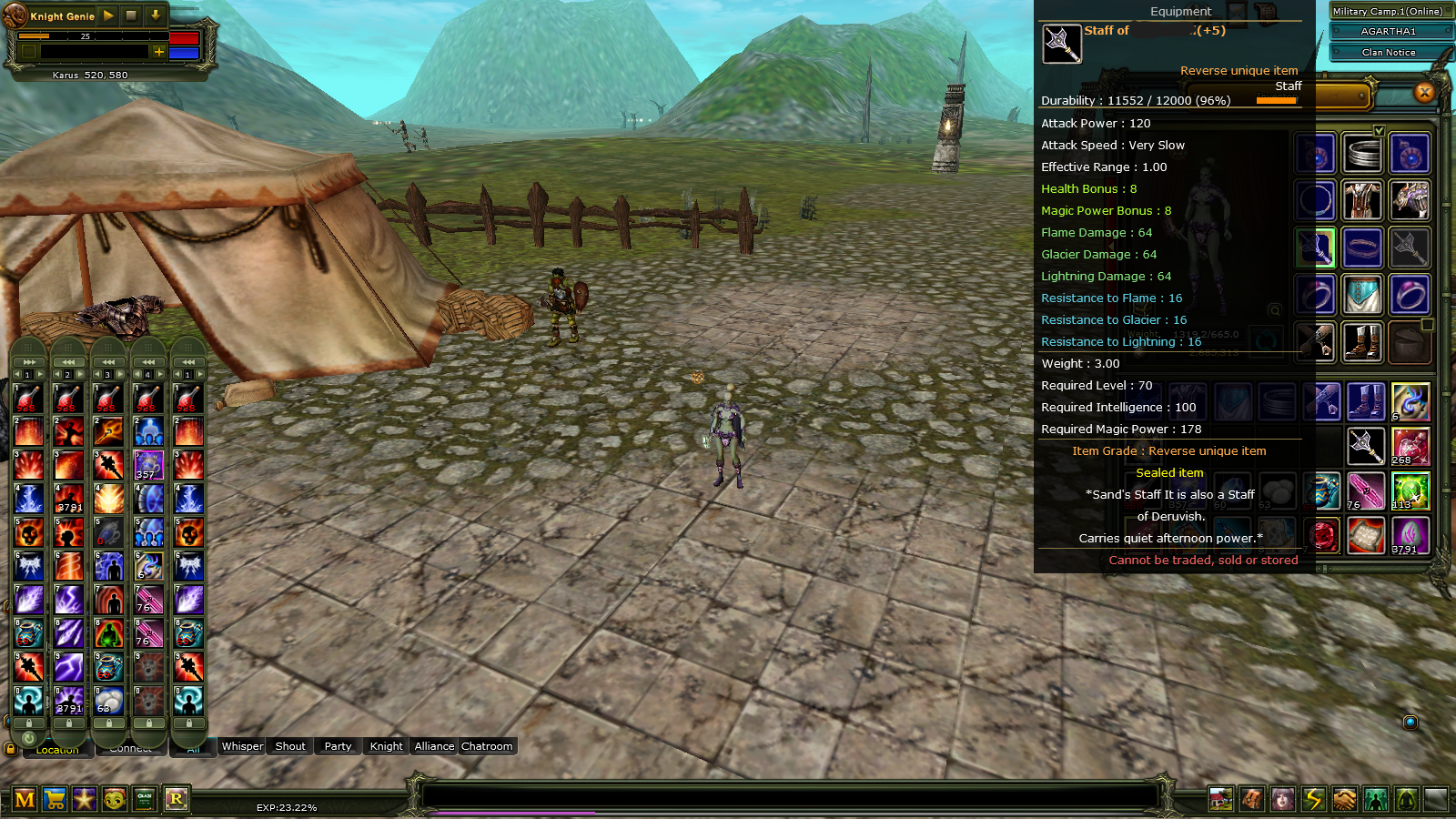
Task: Open the goblin helper face icon
Action: pyautogui.click(x=116, y=799)
